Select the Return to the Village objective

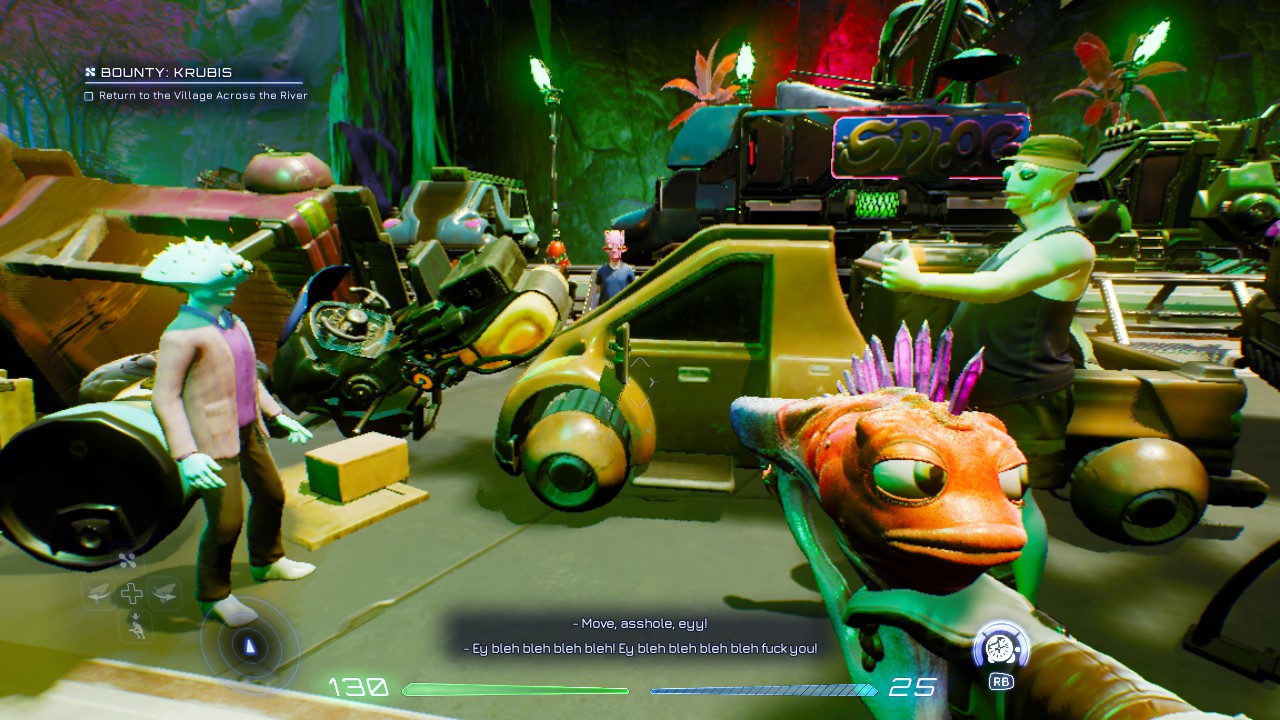pyautogui.click(x=202, y=96)
